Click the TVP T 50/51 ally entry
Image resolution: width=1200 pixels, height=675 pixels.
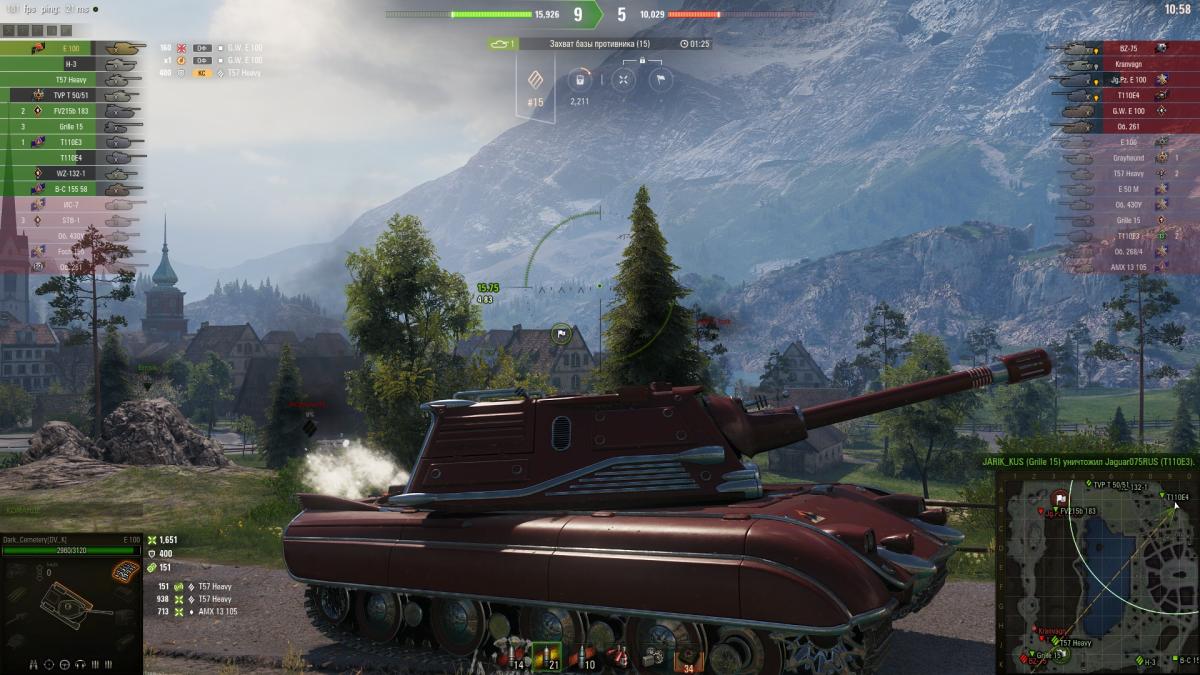click(77, 95)
